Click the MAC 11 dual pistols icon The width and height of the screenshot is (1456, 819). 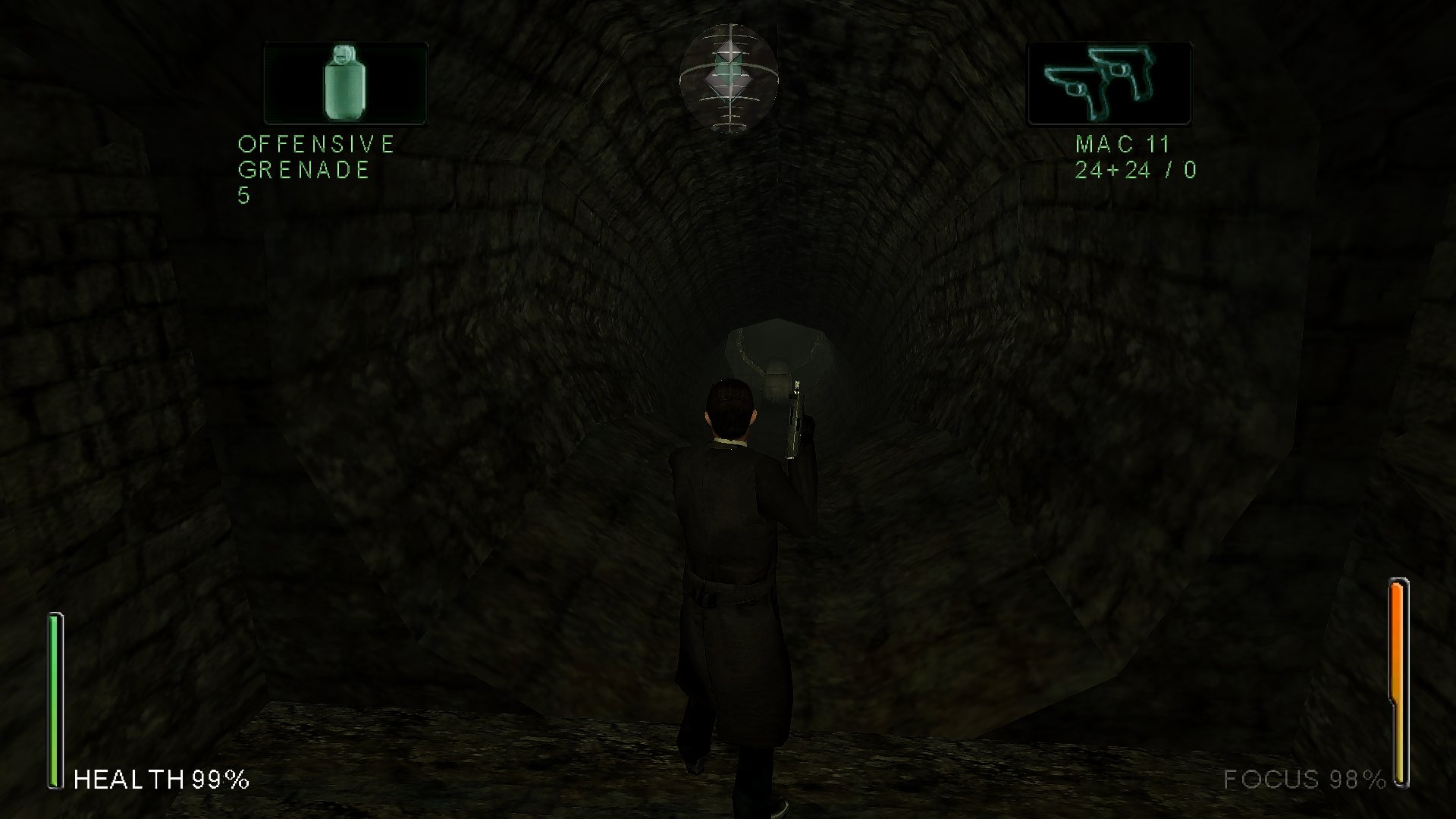click(x=1109, y=83)
